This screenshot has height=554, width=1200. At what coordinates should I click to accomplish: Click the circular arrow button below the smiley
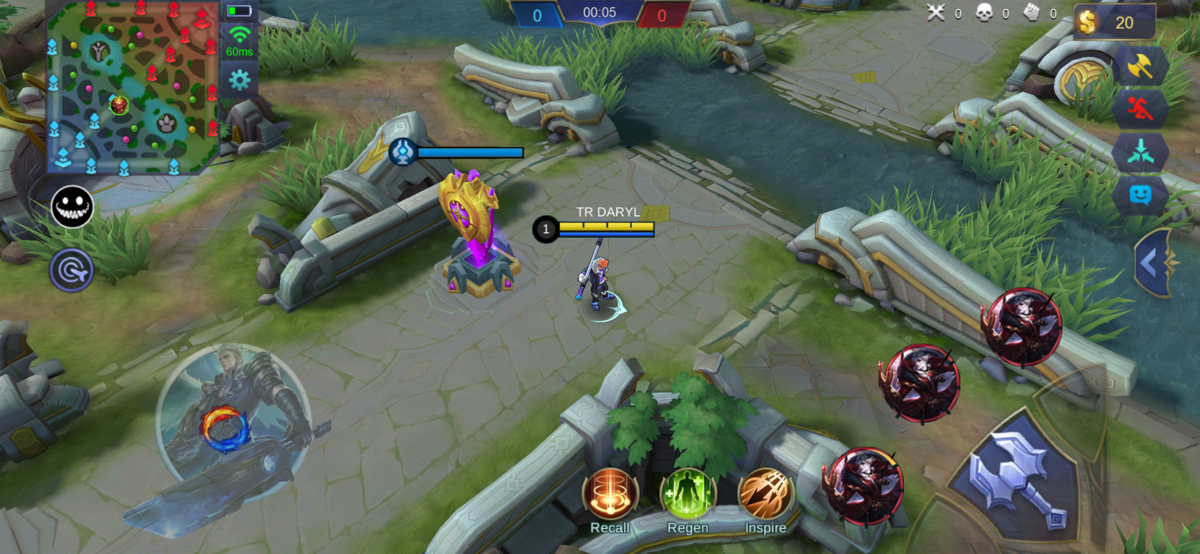[73, 270]
